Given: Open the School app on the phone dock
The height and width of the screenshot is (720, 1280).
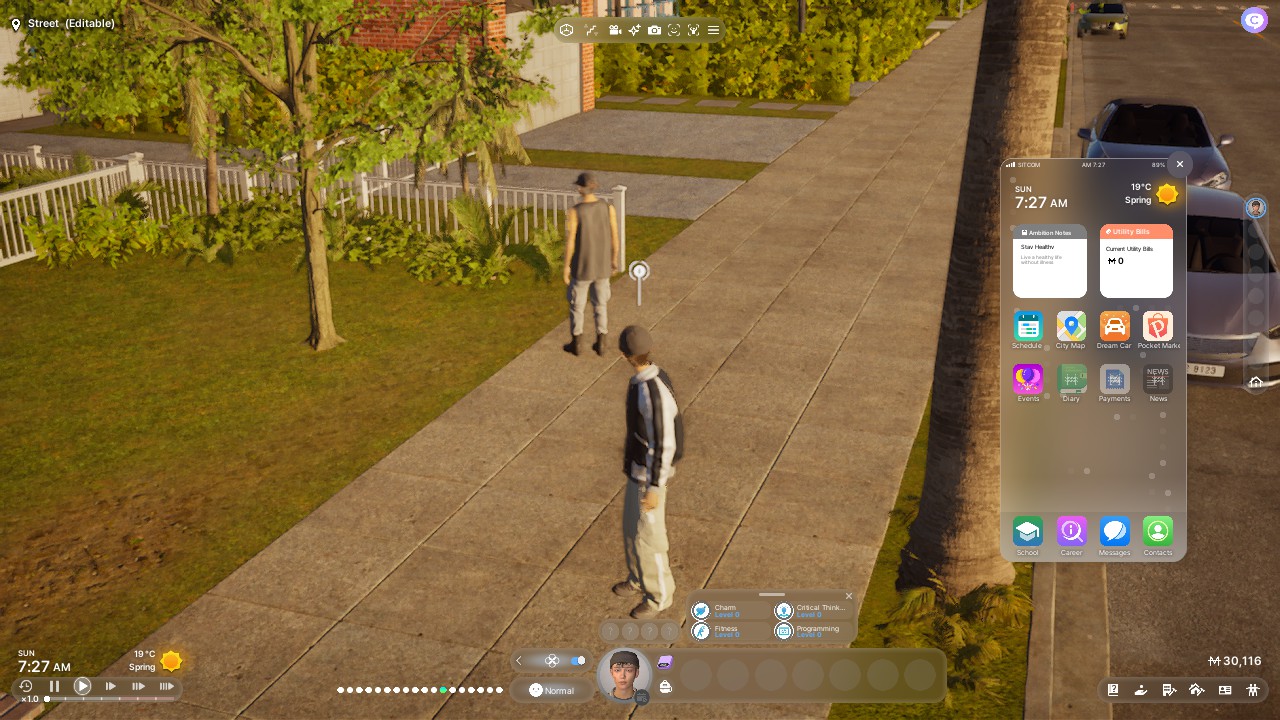Looking at the screenshot, I should (1027, 531).
